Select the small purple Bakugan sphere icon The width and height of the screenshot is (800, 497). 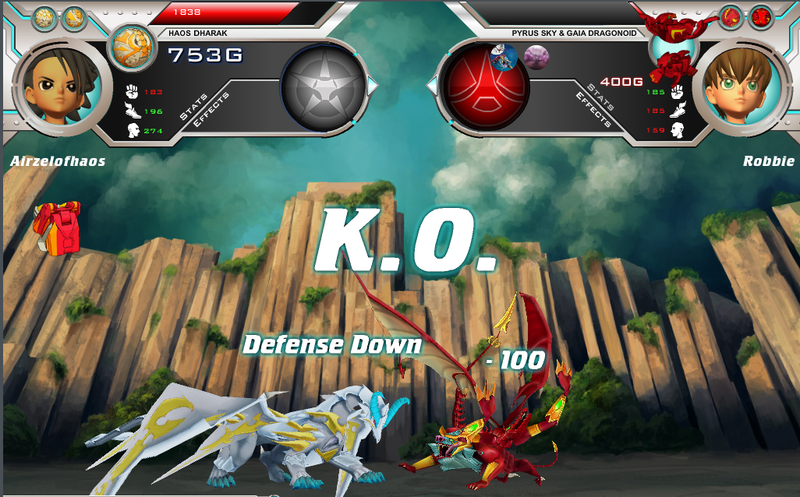point(533,58)
